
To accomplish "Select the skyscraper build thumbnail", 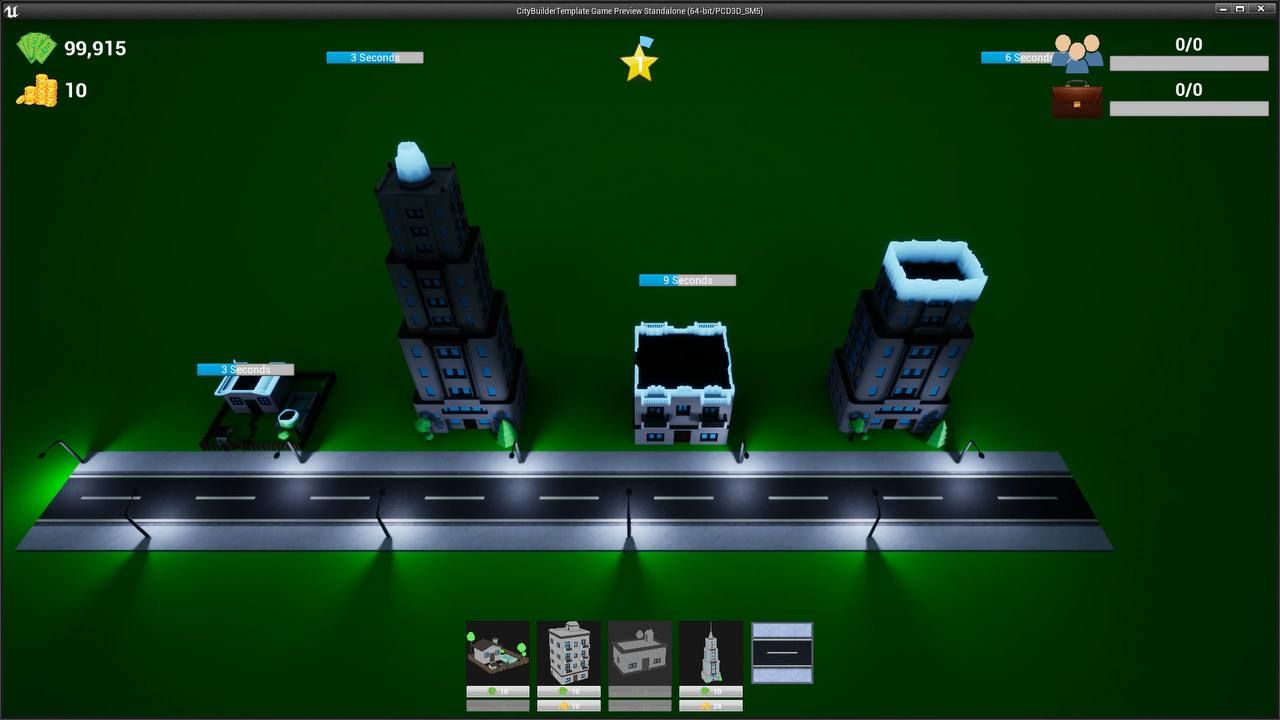I will coord(711,650).
